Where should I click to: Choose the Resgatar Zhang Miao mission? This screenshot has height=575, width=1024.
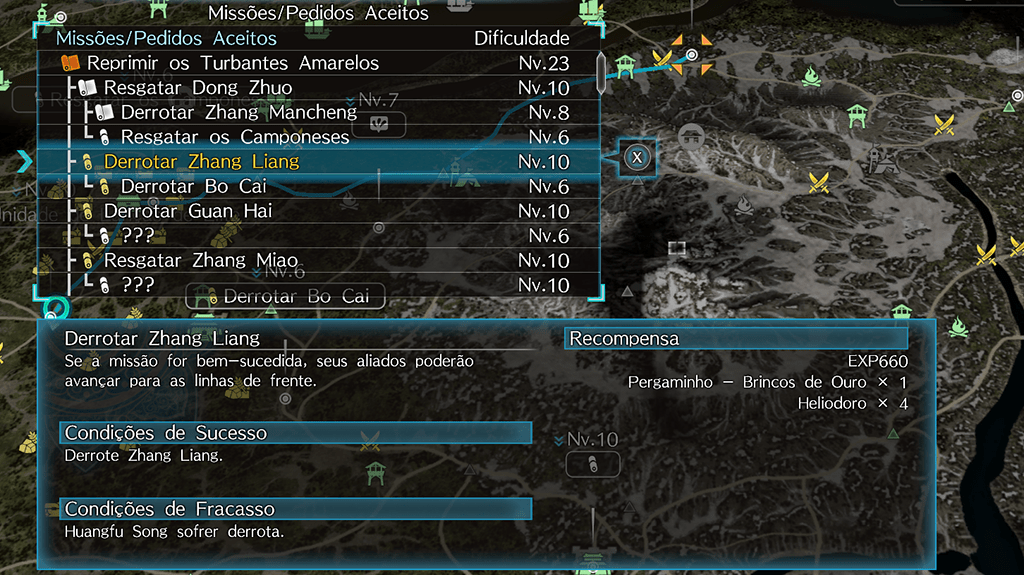(x=201, y=260)
